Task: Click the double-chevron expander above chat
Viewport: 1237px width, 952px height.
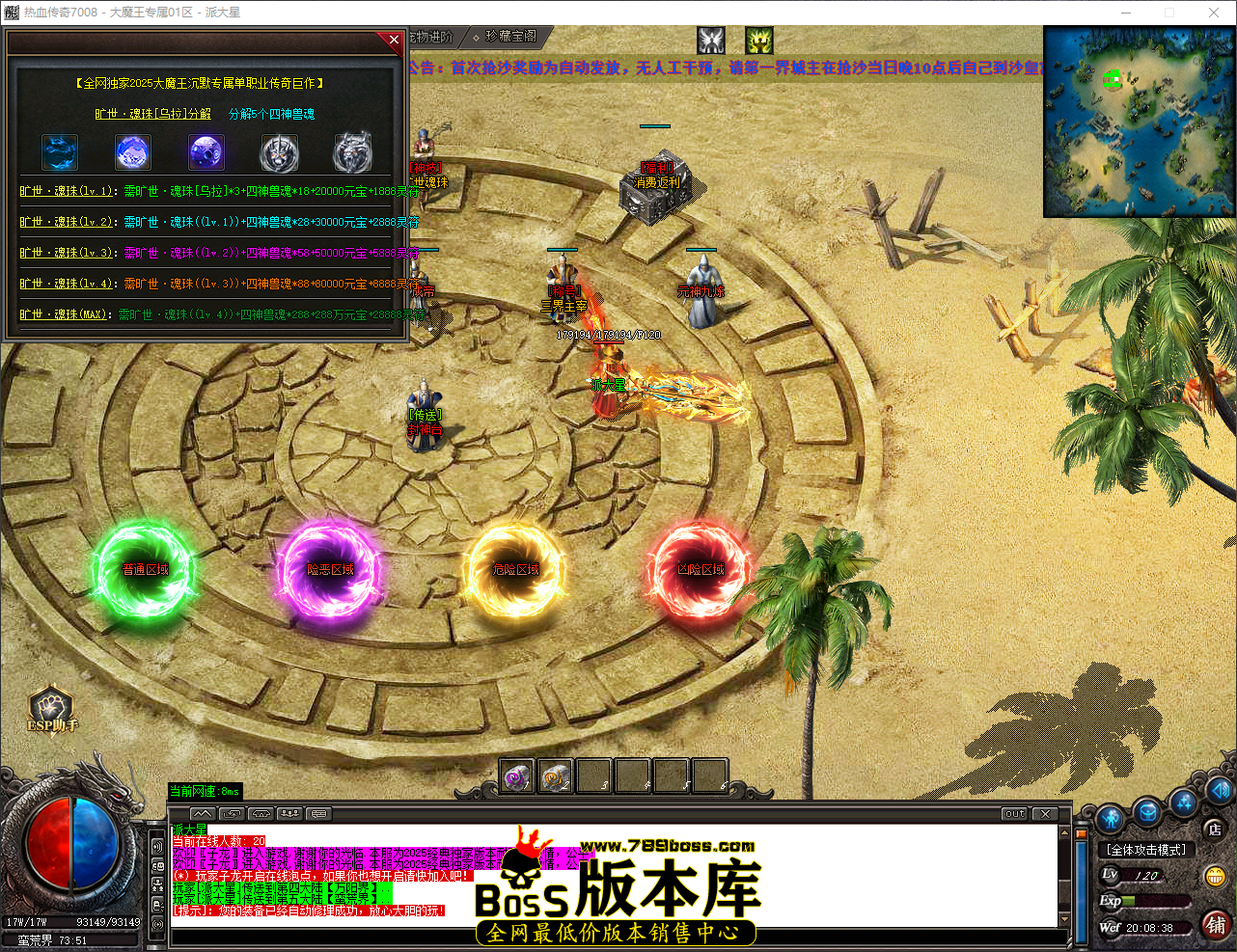Action: point(203,813)
